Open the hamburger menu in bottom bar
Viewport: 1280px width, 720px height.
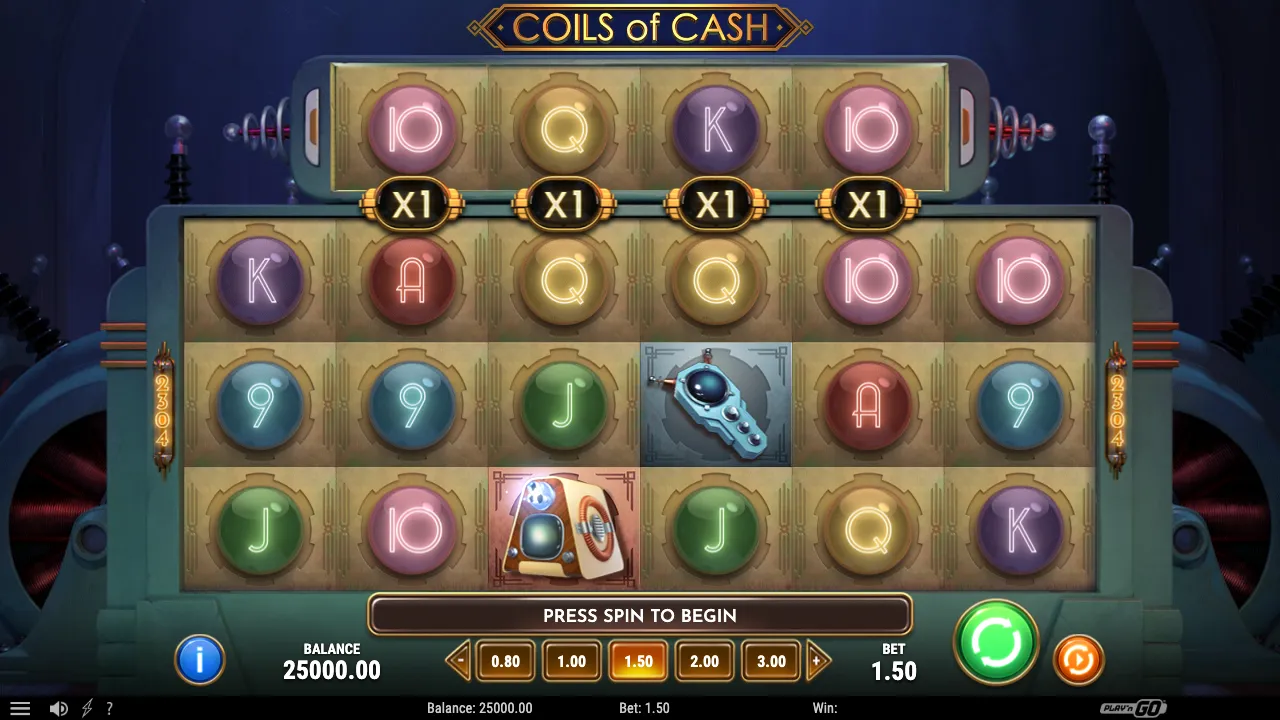tap(20, 708)
